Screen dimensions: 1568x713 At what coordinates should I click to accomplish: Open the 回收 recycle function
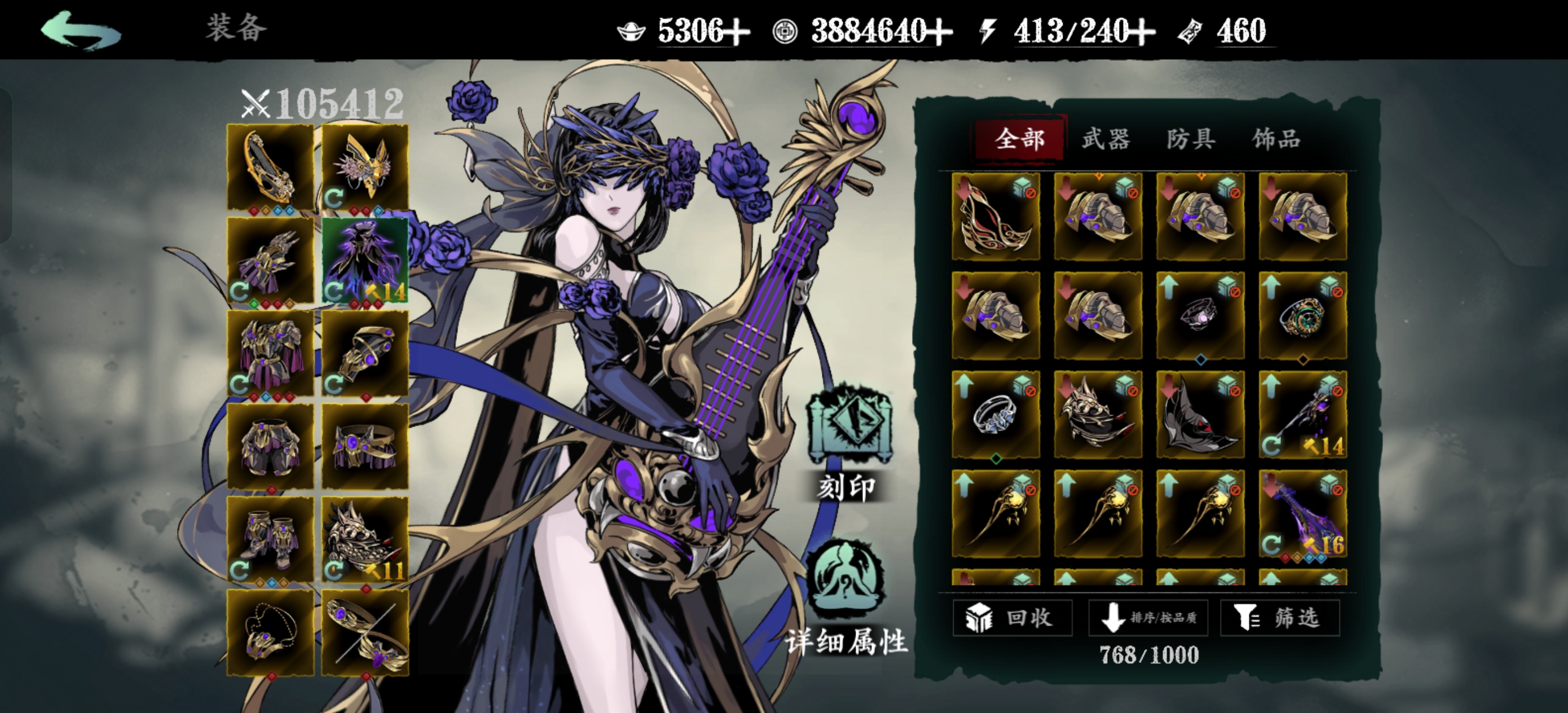[1012, 618]
